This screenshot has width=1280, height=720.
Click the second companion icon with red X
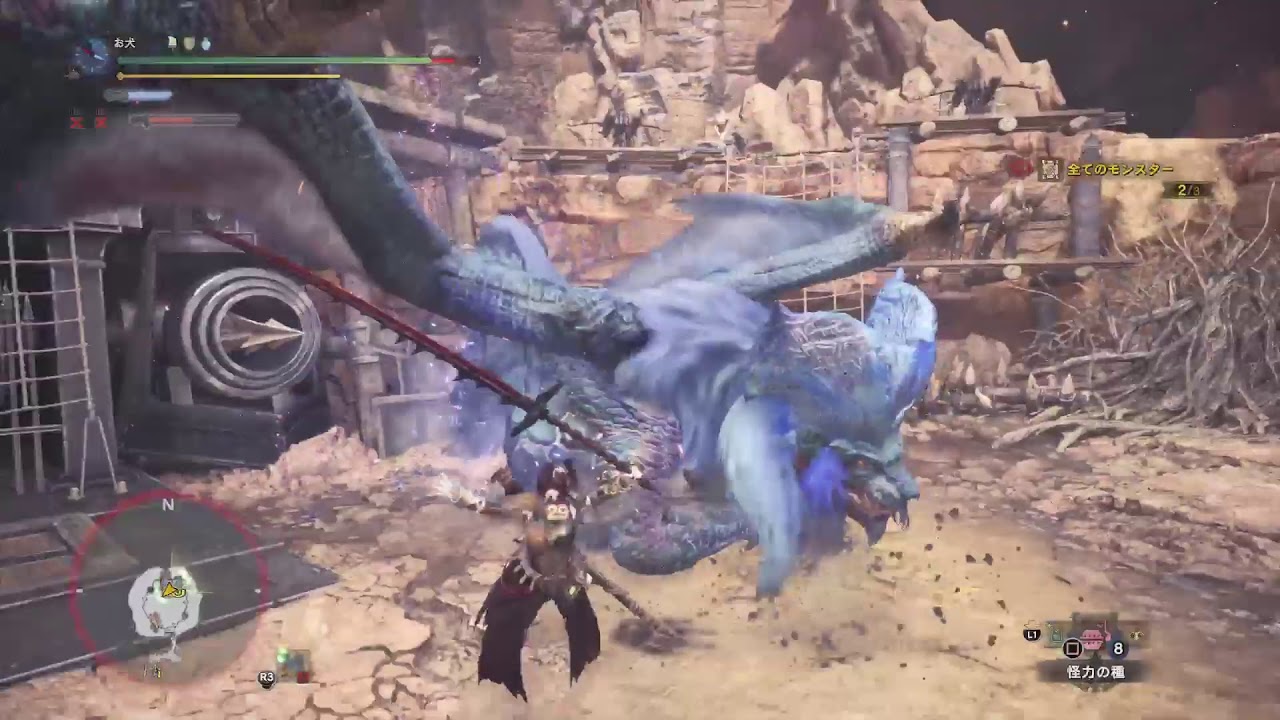[100, 122]
